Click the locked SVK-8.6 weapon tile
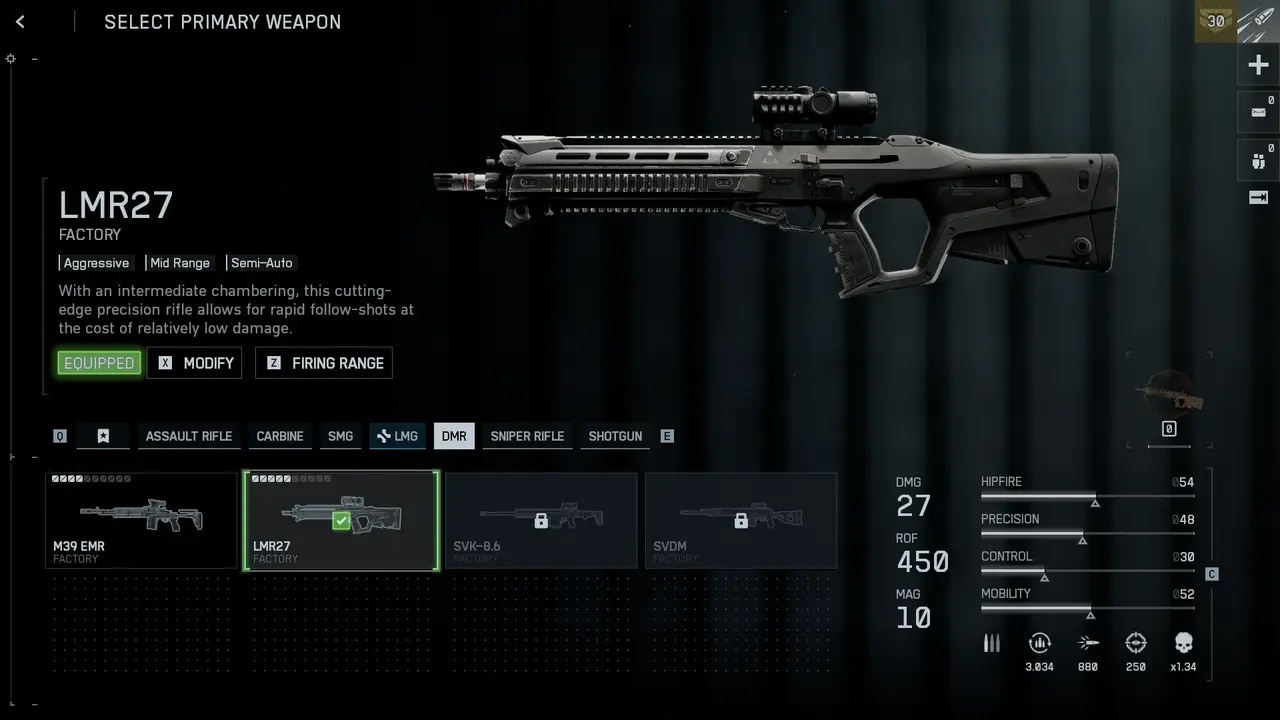 pyautogui.click(x=541, y=520)
